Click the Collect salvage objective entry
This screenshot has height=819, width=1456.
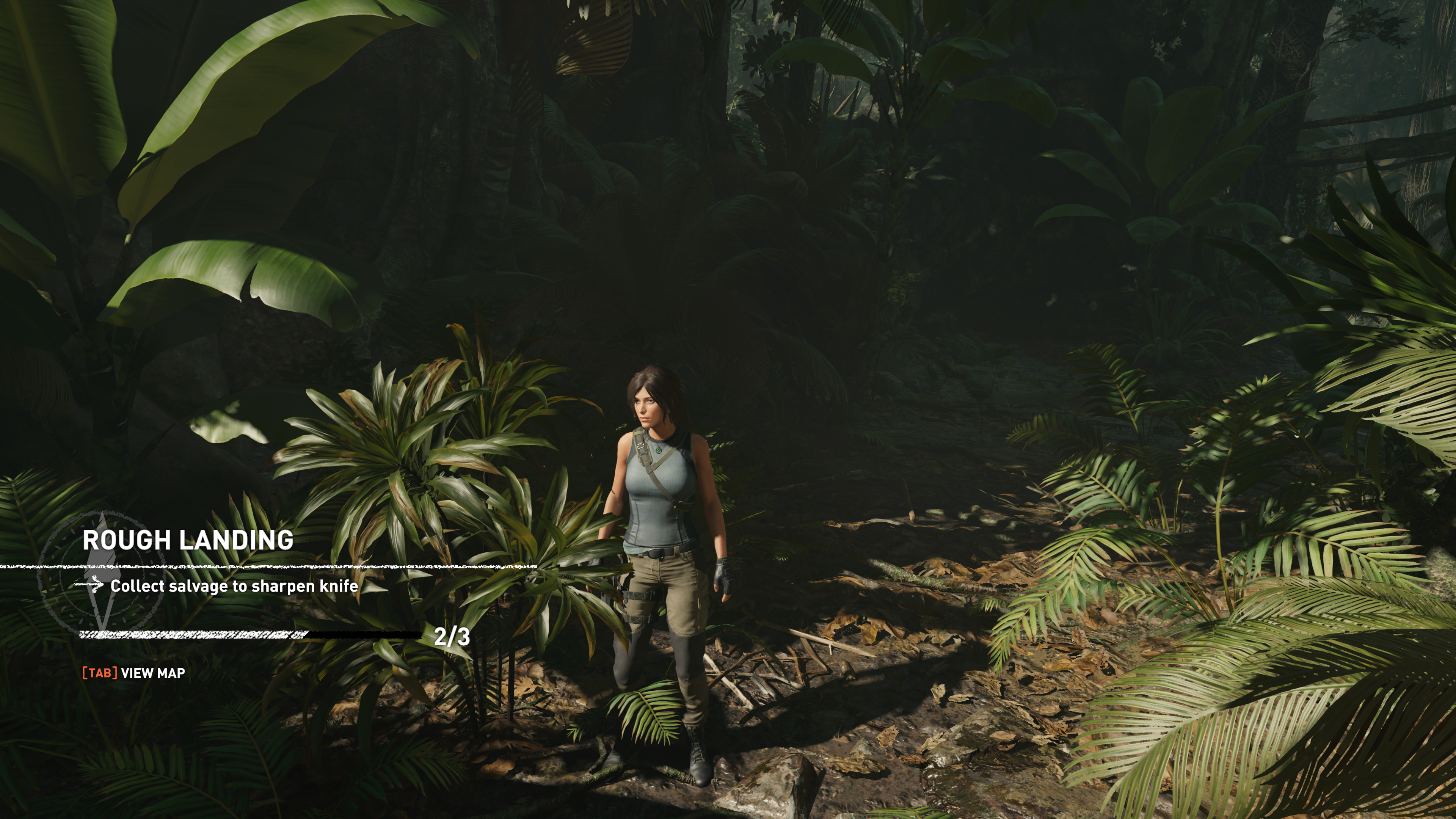[x=234, y=586]
